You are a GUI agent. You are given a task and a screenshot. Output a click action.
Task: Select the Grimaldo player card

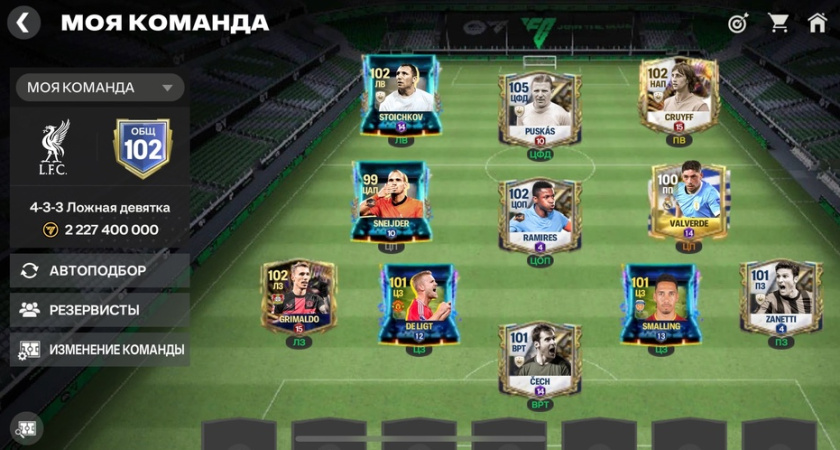[x=299, y=297]
